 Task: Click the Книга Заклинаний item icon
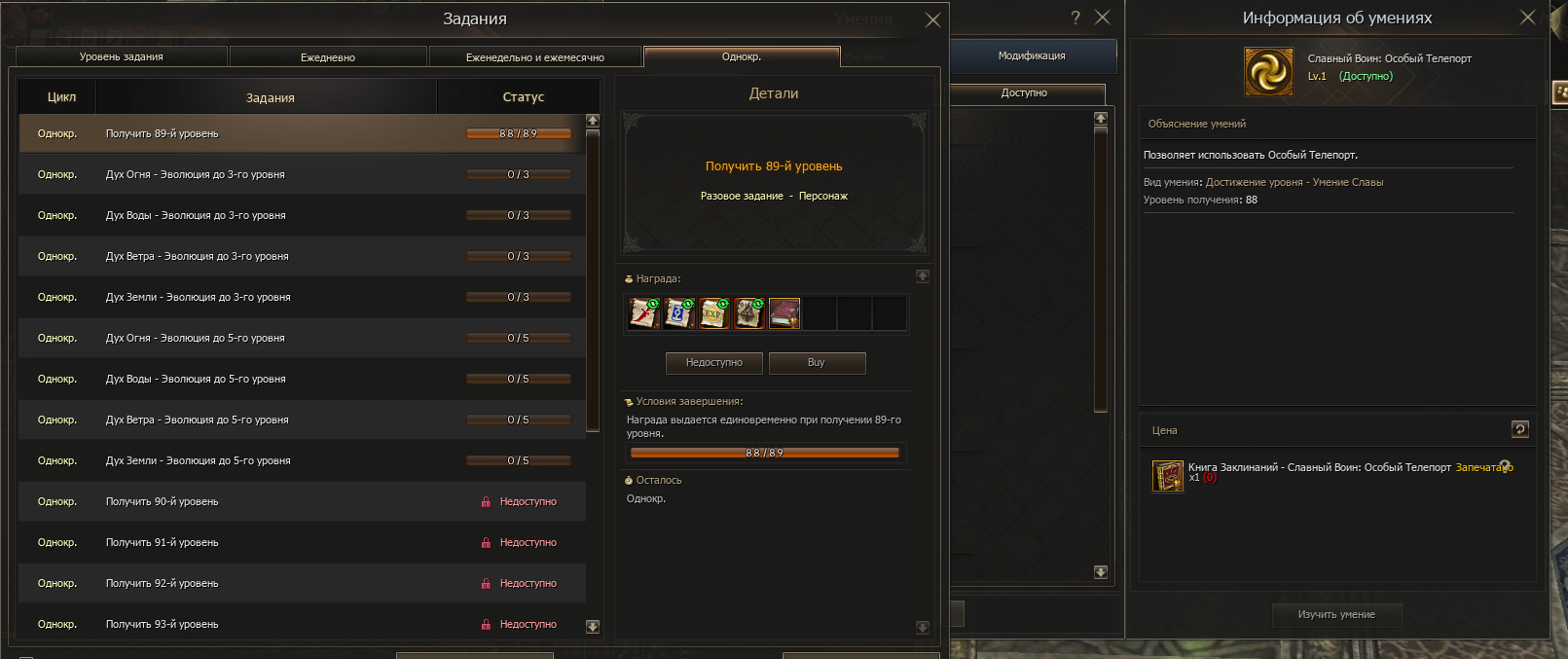click(1168, 476)
